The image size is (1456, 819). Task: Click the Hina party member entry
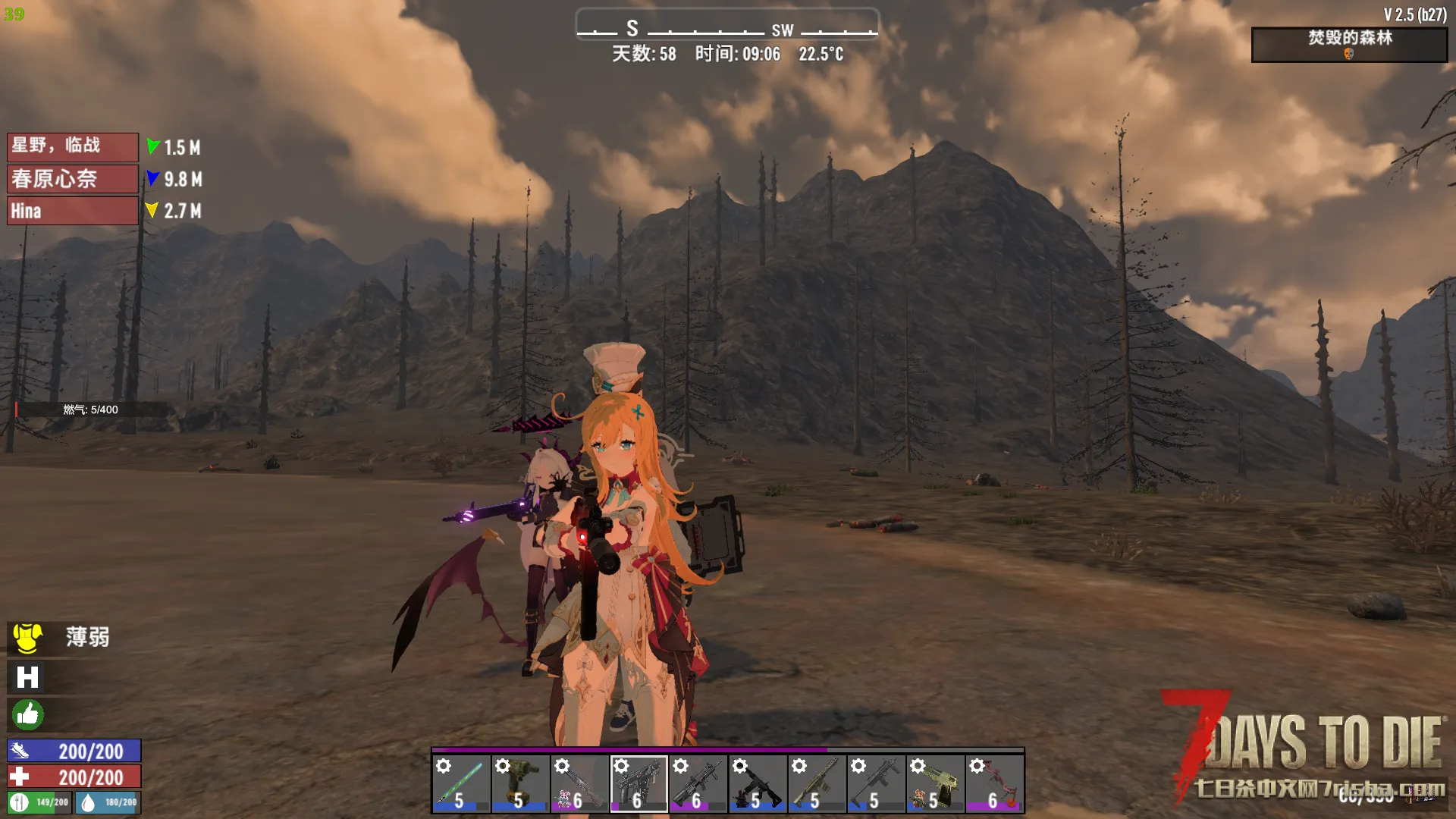coord(73,211)
